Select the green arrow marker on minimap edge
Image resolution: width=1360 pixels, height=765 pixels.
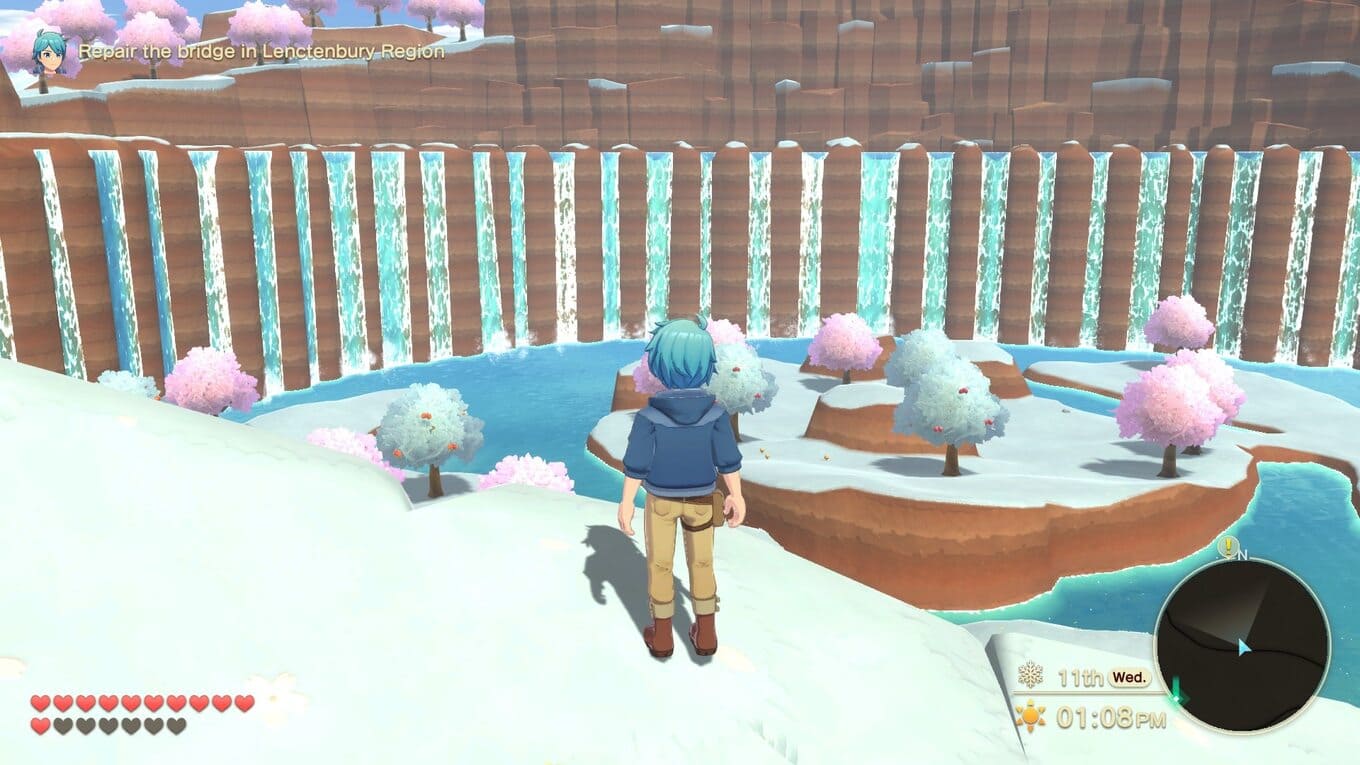pyautogui.click(x=1176, y=689)
